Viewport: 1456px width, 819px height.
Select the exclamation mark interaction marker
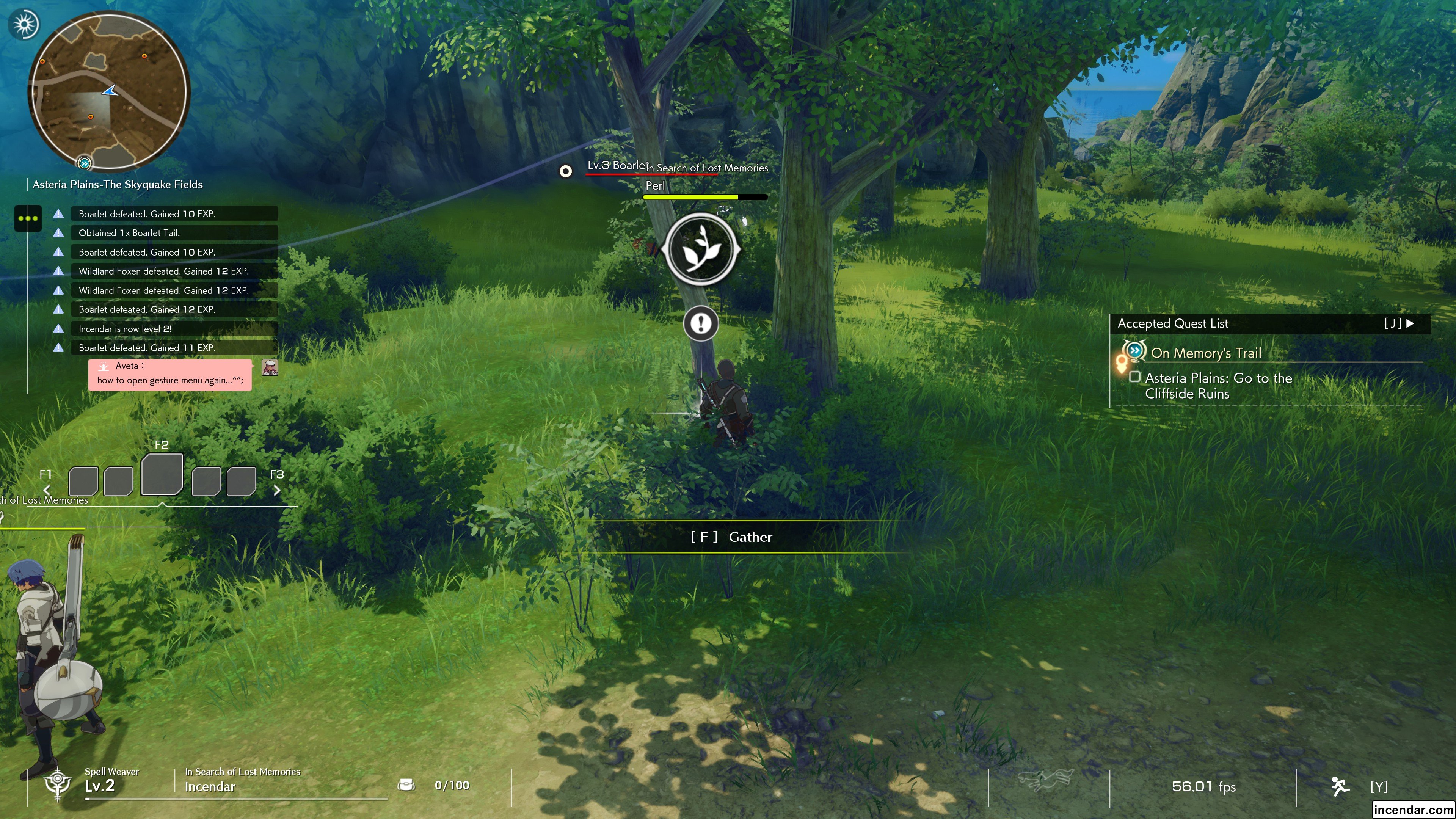coord(701,323)
